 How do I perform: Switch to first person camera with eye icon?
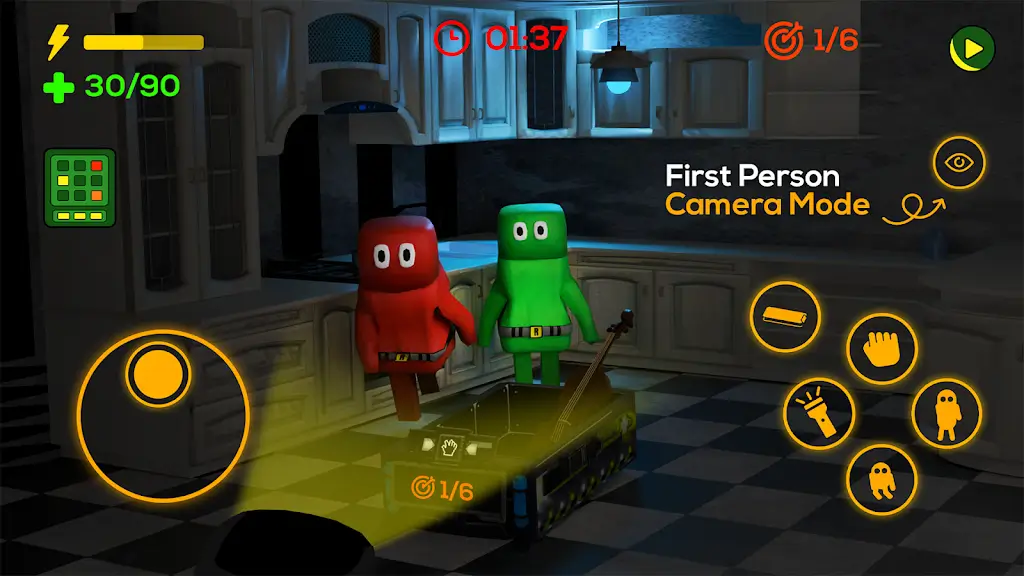[x=959, y=162]
